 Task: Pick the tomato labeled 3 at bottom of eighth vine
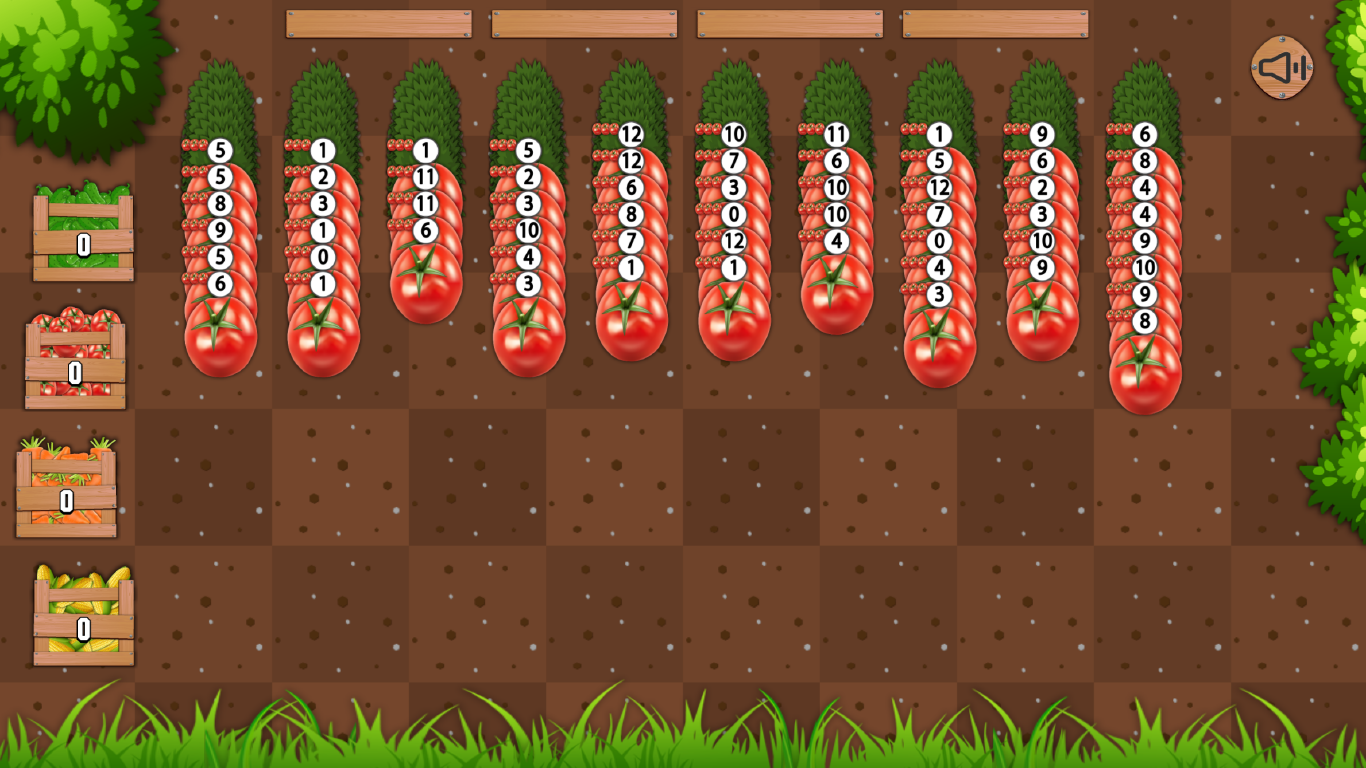[937, 295]
